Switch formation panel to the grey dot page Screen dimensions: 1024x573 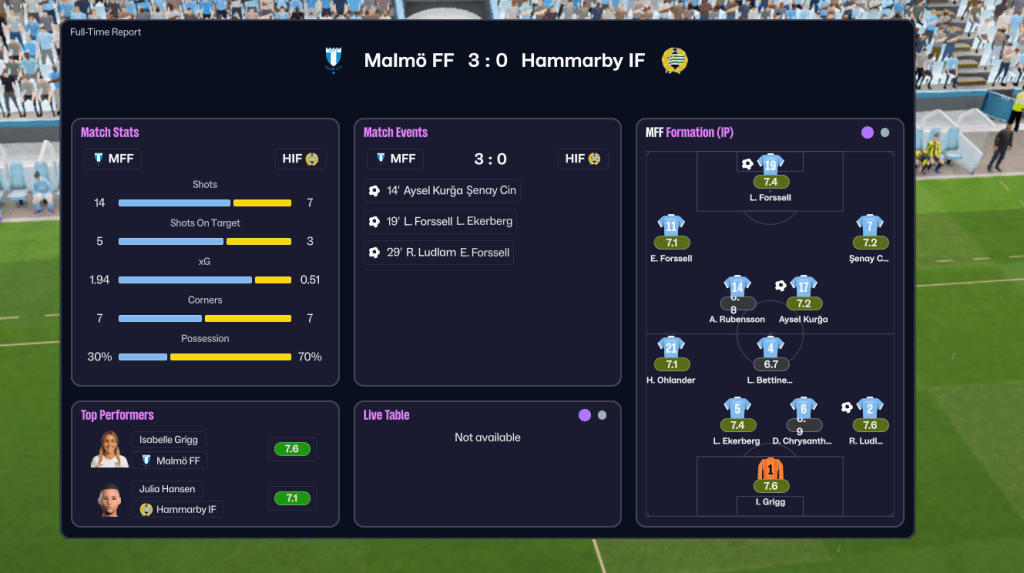click(x=885, y=132)
